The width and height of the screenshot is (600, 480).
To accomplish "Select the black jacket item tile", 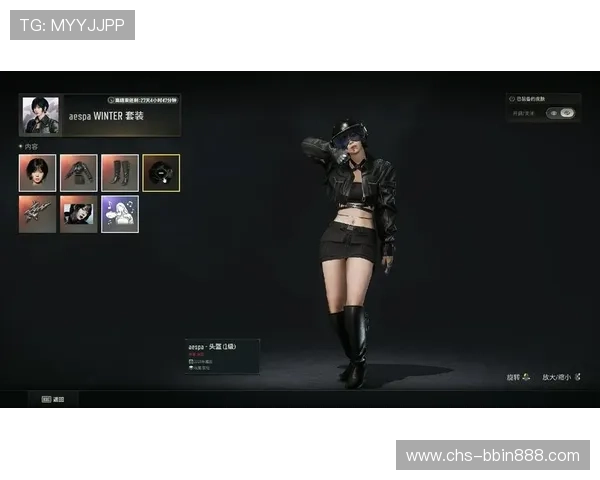I will [x=78, y=173].
